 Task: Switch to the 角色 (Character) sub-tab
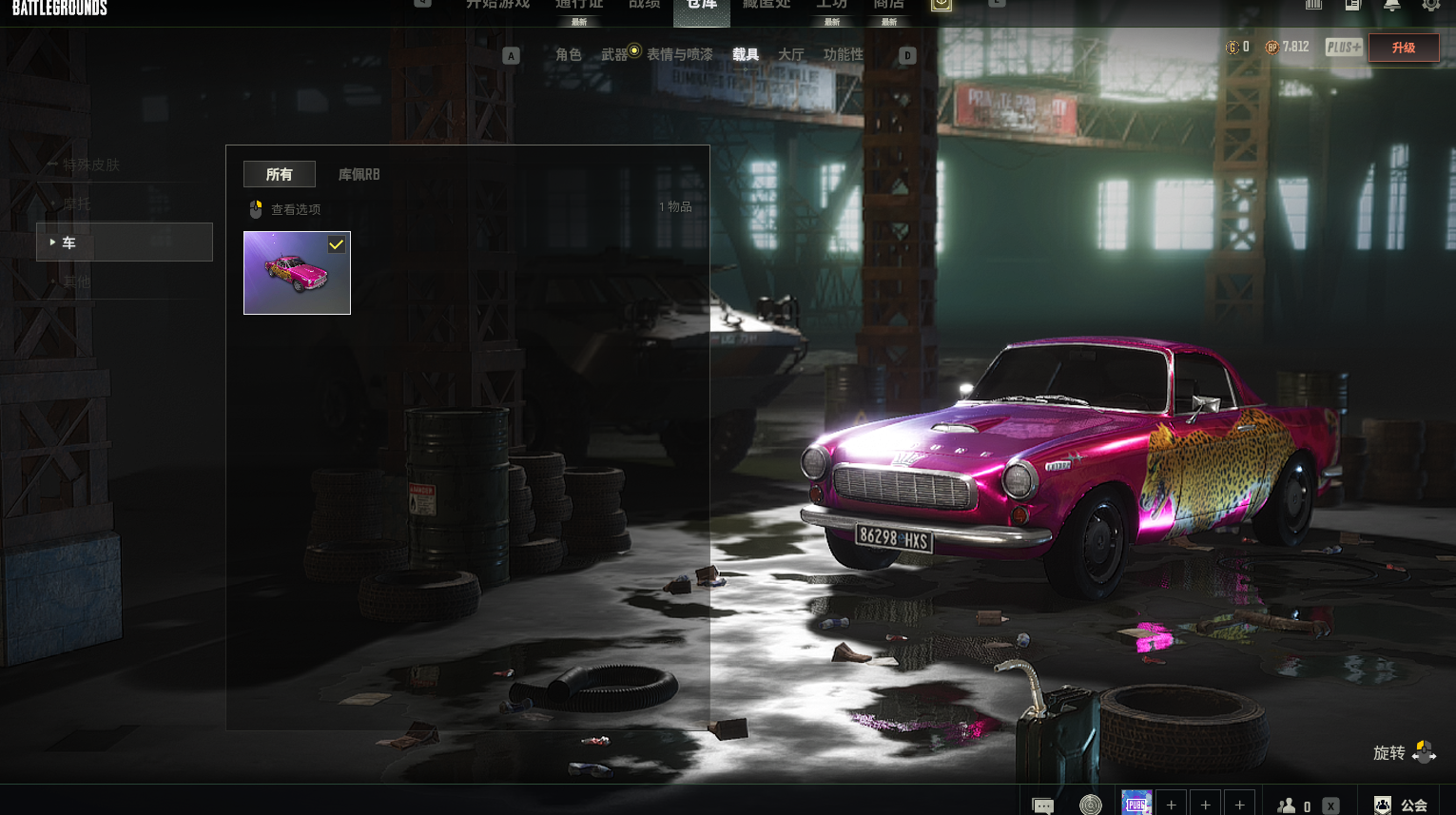pyautogui.click(x=568, y=54)
